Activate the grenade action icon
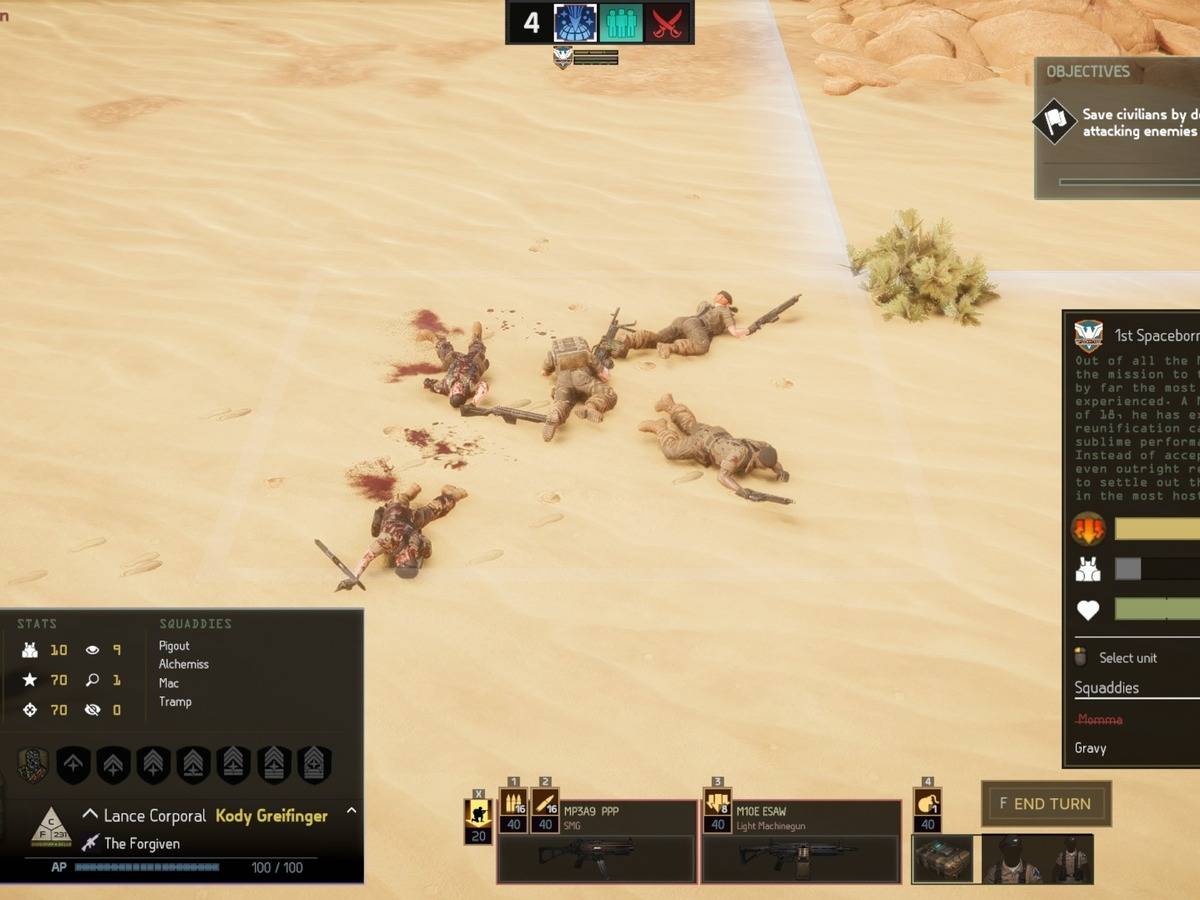 tap(927, 803)
